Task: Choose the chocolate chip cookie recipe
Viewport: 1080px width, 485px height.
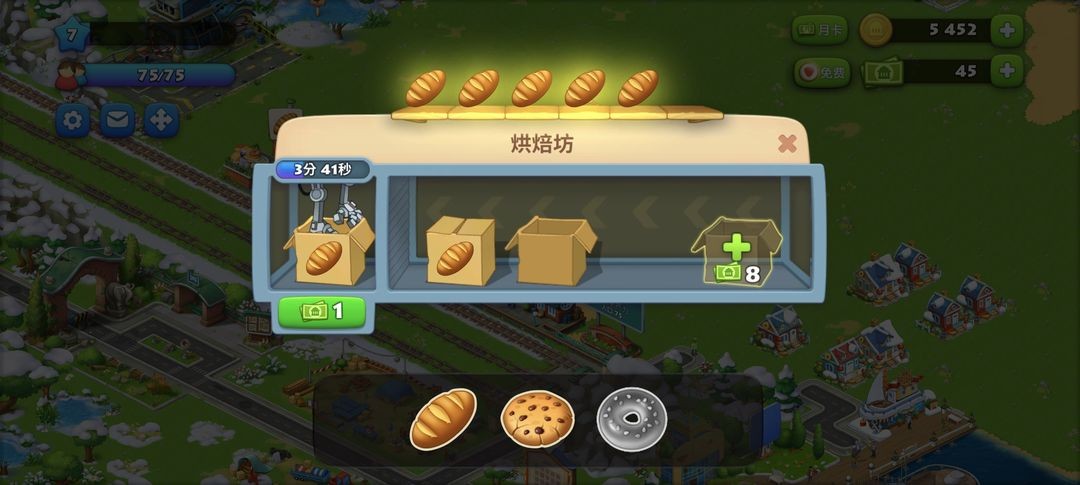Action: pos(537,418)
